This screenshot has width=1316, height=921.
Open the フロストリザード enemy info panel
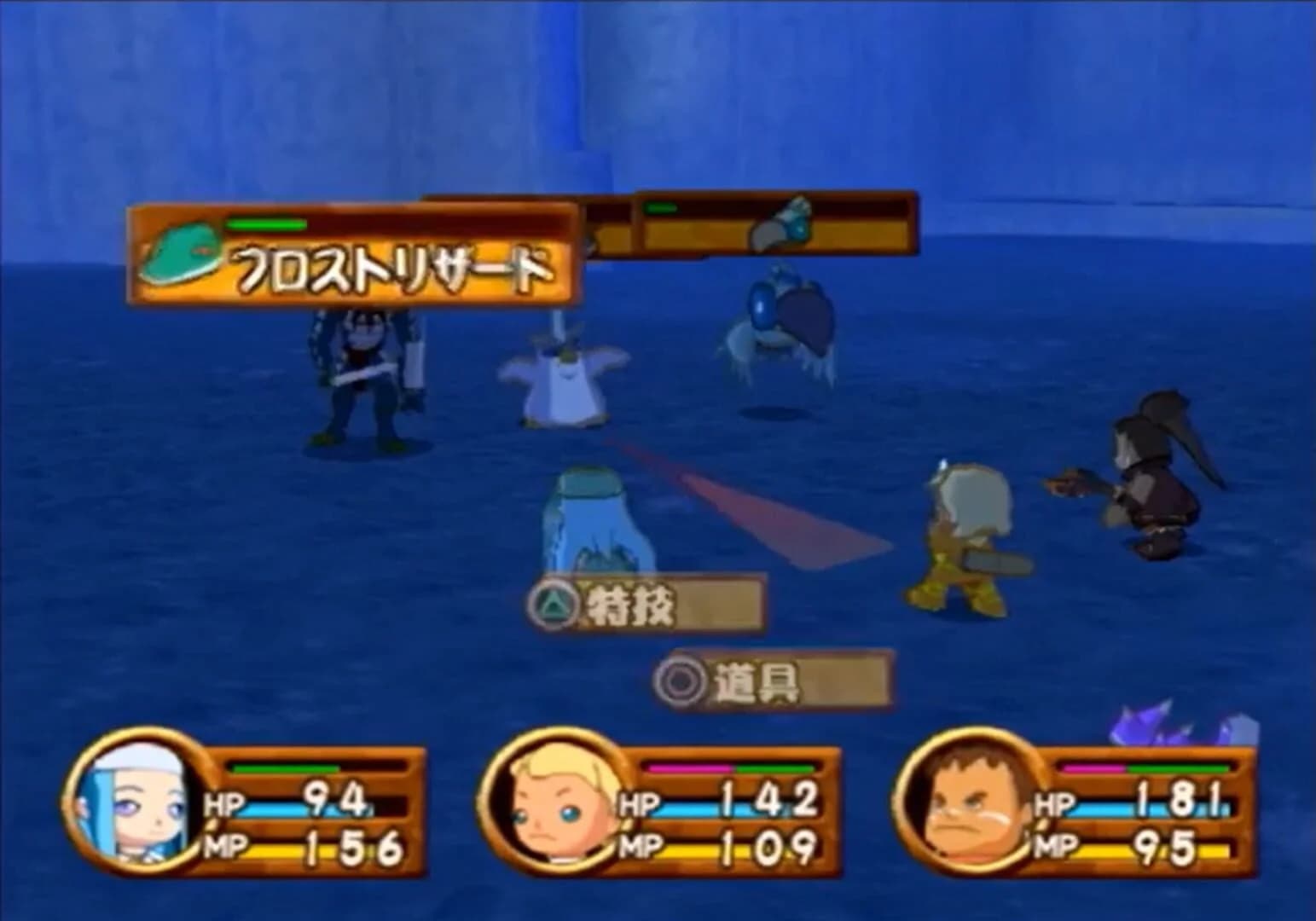pos(358,256)
